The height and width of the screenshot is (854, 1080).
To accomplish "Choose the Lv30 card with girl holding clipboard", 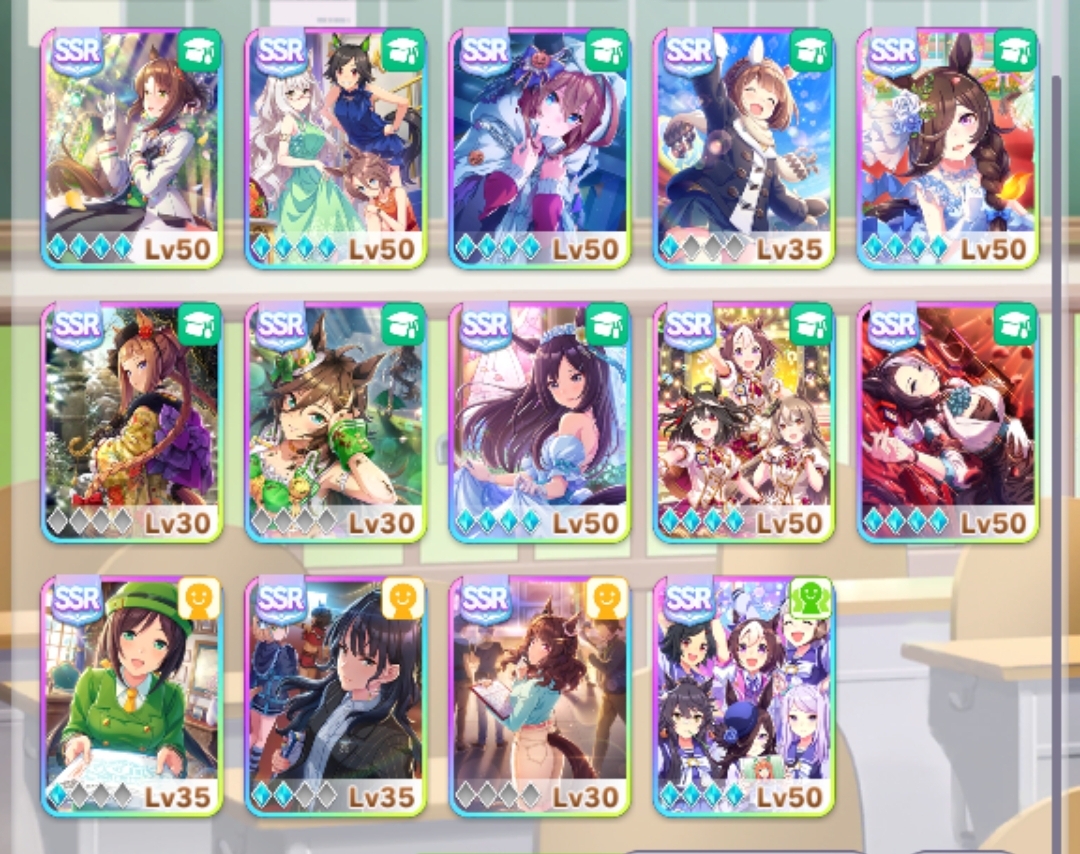I will [540, 696].
